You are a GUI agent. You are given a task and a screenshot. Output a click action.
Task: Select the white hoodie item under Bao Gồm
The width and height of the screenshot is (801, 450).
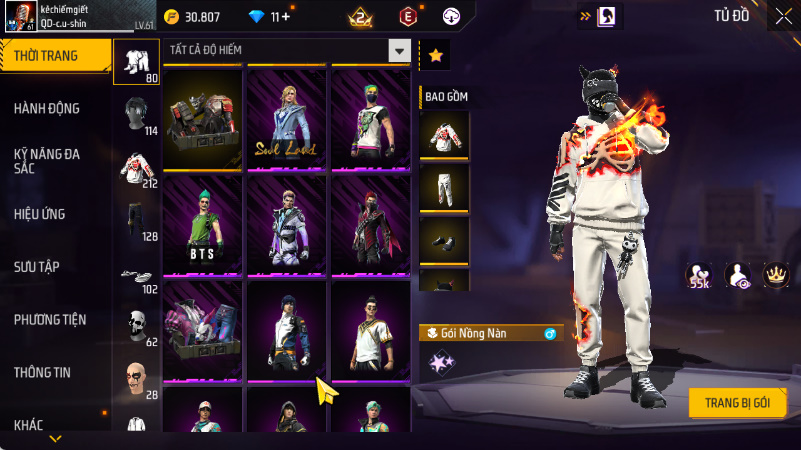coord(444,132)
